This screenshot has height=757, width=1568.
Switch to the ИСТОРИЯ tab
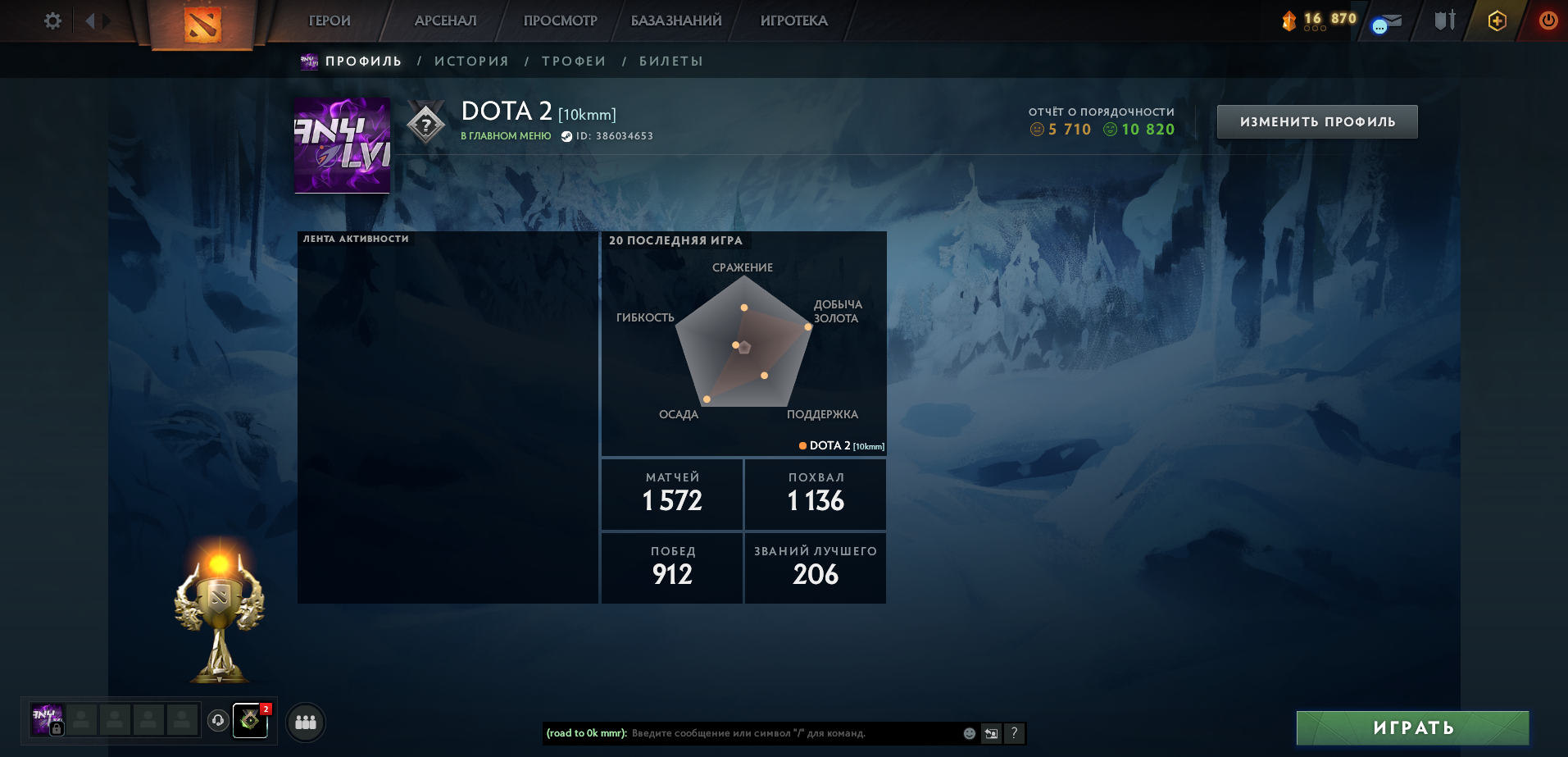pyautogui.click(x=473, y=61)
